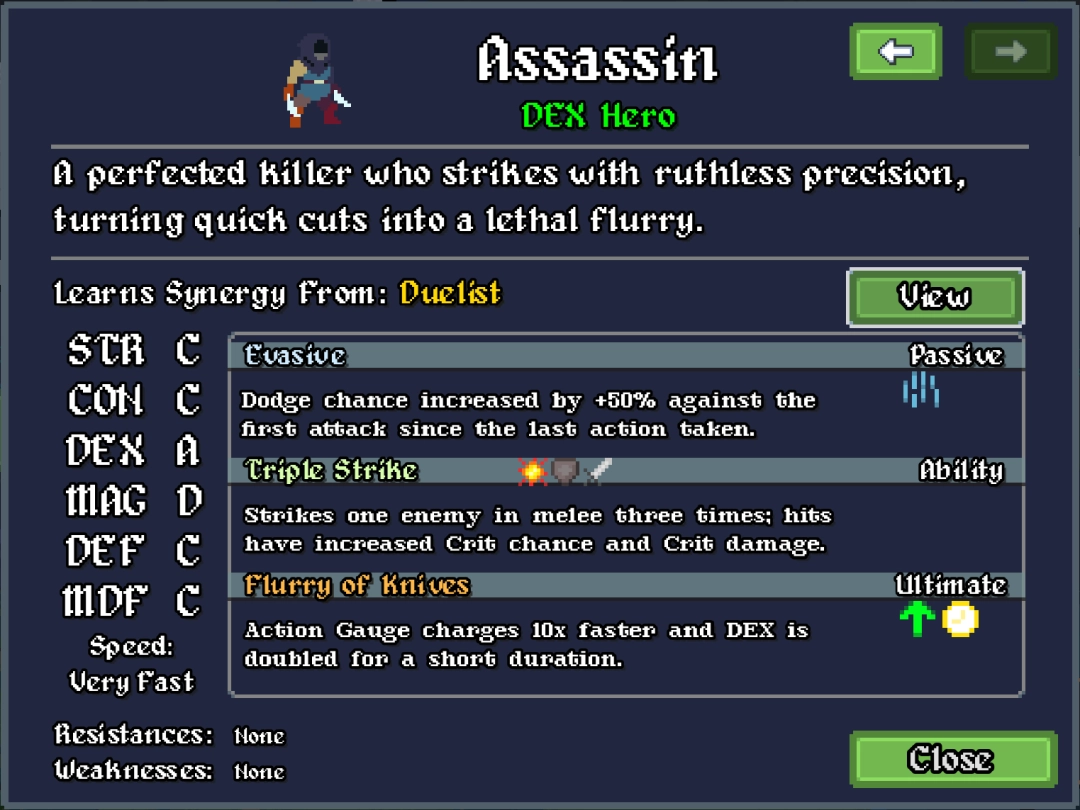Image resolution: width=1080 pixels, height=810 pixels.
Task: View the Duelist synergy class
Action: (x=934, y=297)
